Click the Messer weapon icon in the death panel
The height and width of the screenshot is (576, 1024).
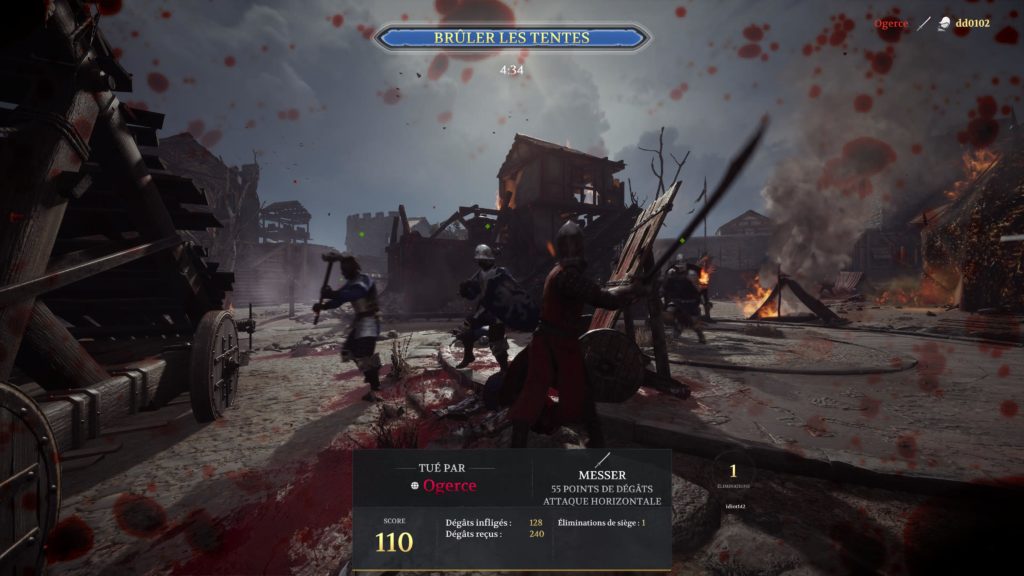[x=603, y=459]
